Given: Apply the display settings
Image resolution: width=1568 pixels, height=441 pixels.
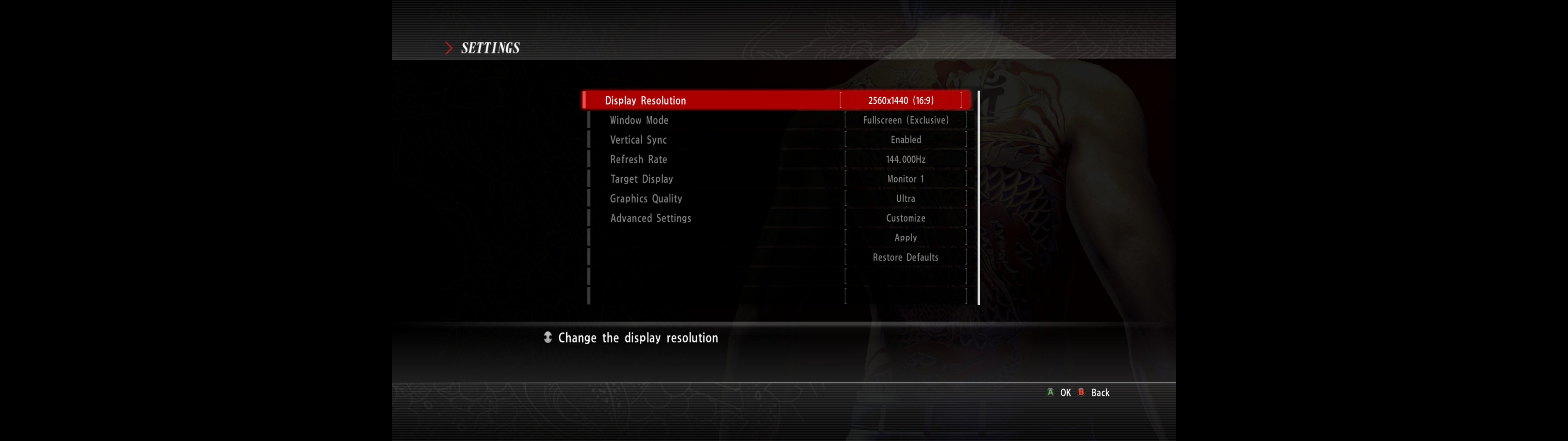Looking at the screenshot, I should (x=905, y=238).
